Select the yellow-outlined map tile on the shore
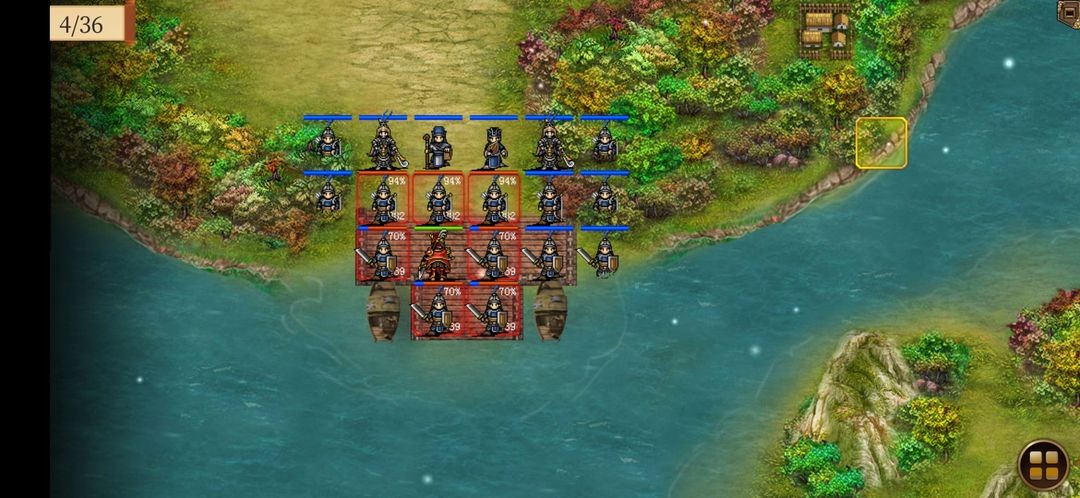Screen dimensions: 1080x498 881,143
